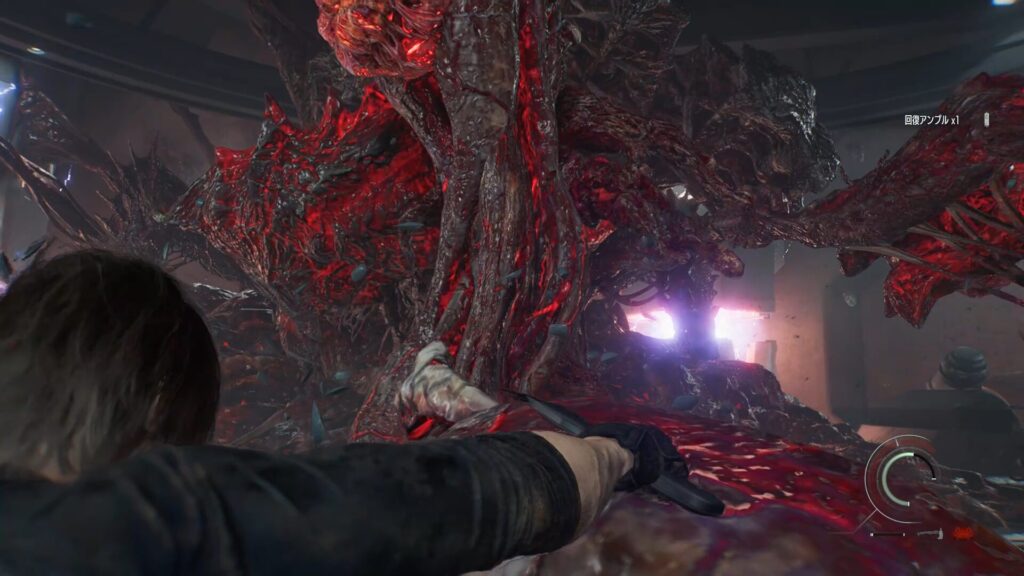Click the ampoule item icon beside 回復アンプル
Screen dimensions: 1024x576
pyautogui.click(x=986, y=120)
